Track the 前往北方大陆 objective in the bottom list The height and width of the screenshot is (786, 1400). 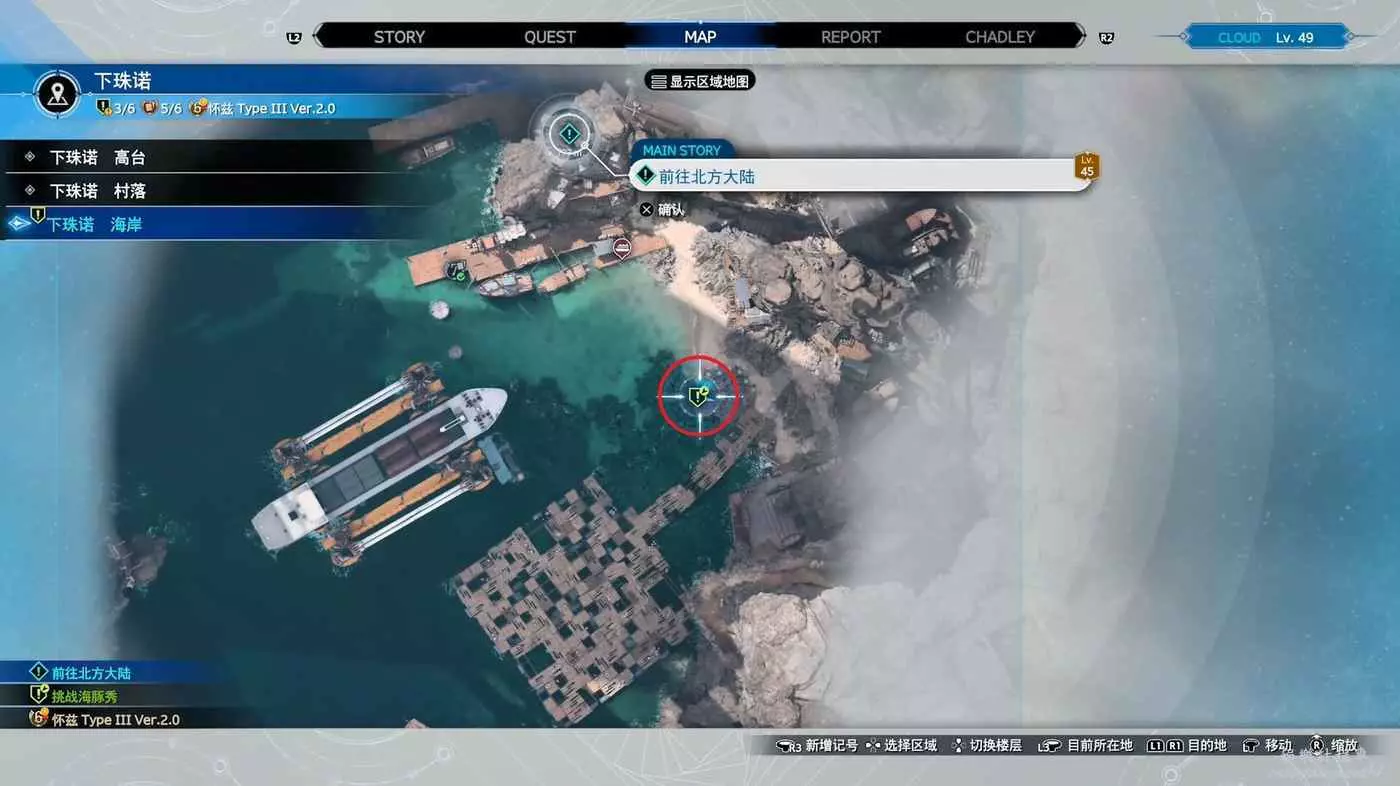pyautogui.click(x=91, y=673)
